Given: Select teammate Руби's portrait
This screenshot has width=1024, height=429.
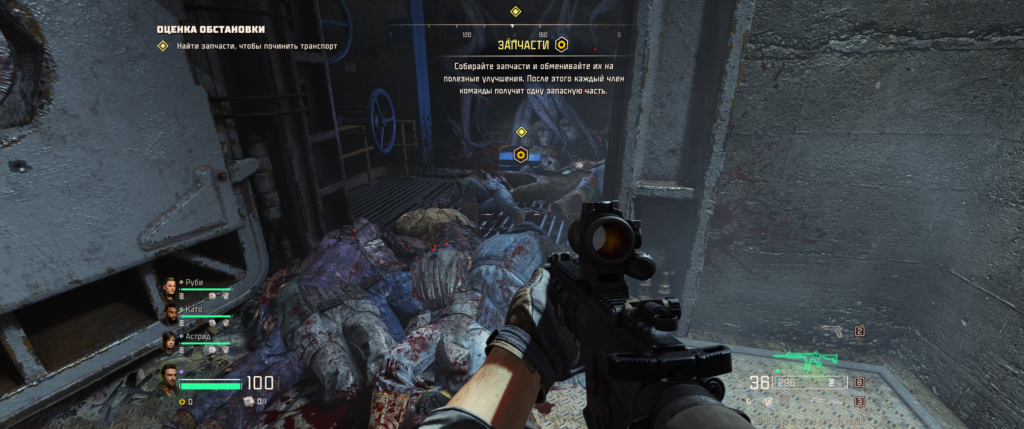Looking at the screenshot, I should tap(169, 287).
